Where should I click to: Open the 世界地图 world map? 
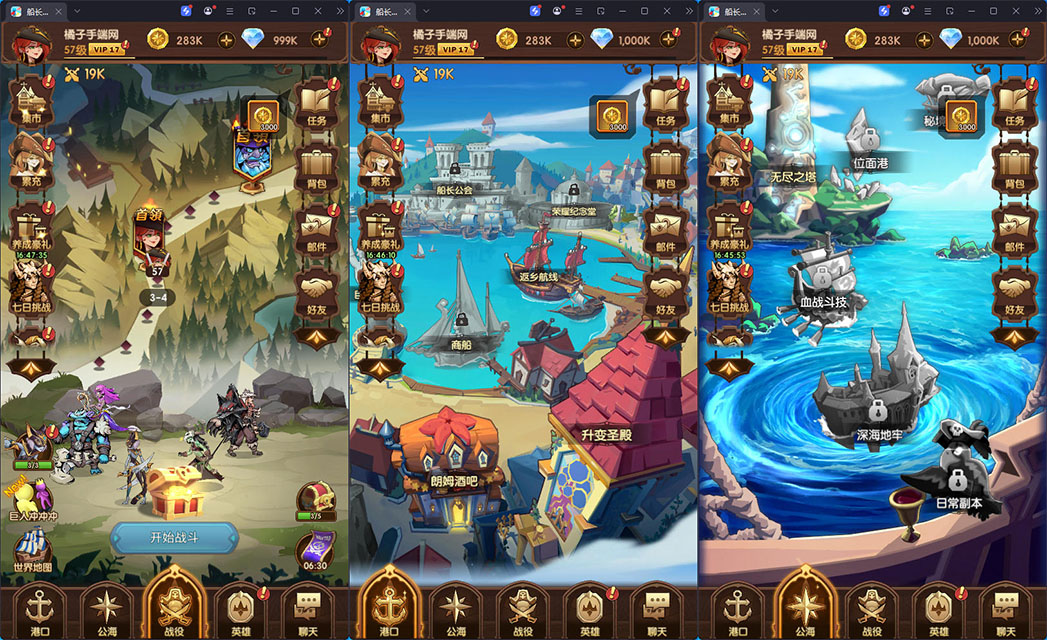pos(31,548)
